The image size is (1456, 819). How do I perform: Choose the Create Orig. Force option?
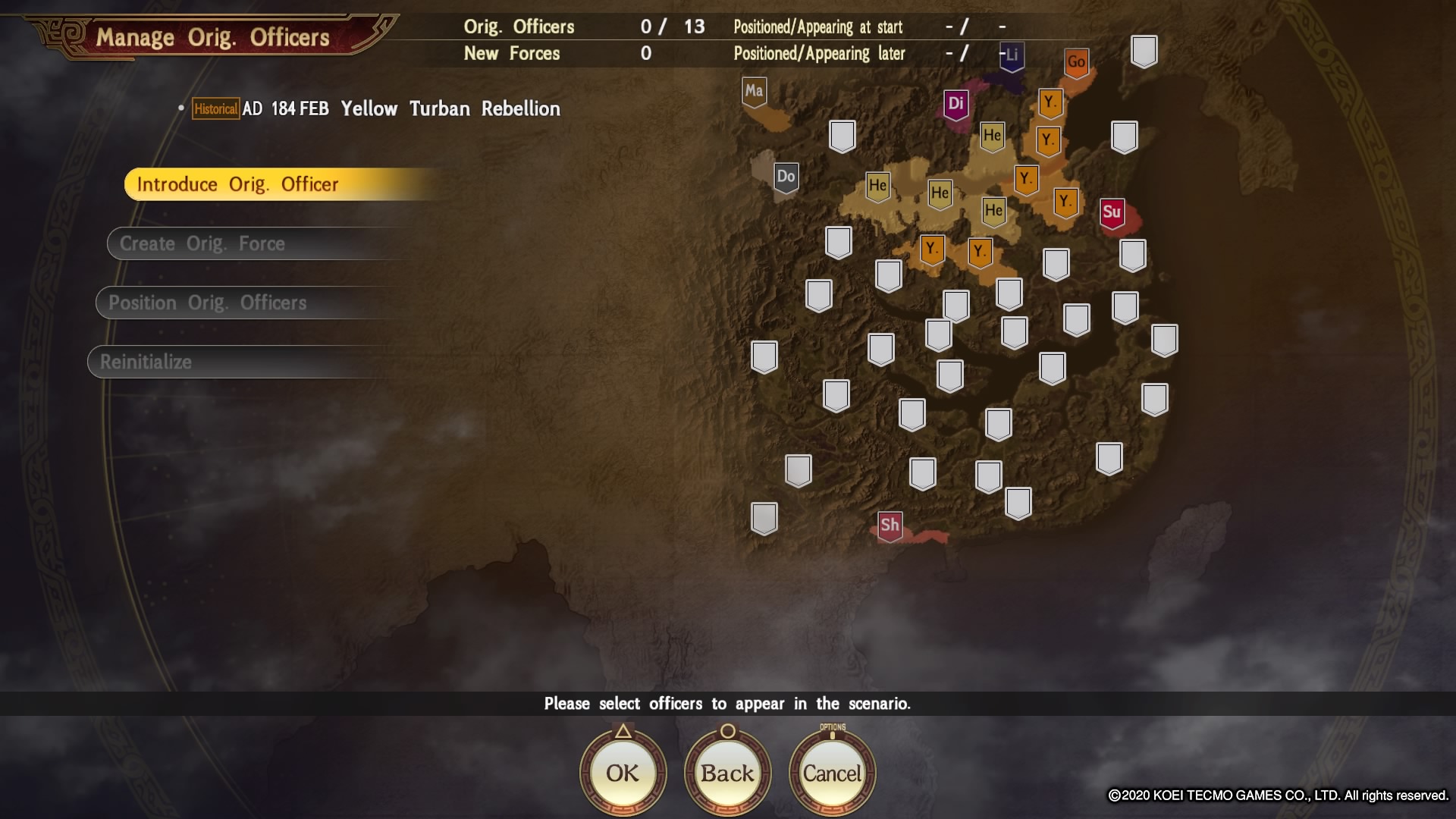point(202,243)
